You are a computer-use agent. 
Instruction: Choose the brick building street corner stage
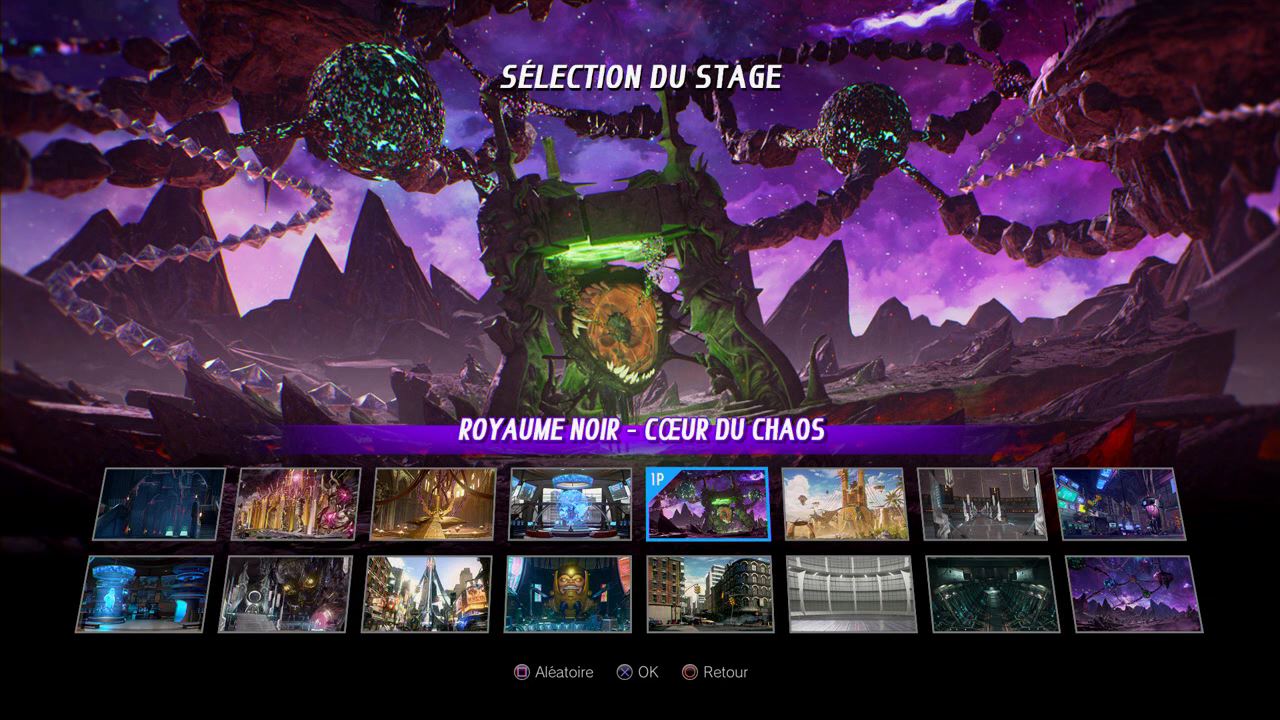pyautogui.click(x=710, y=594)
